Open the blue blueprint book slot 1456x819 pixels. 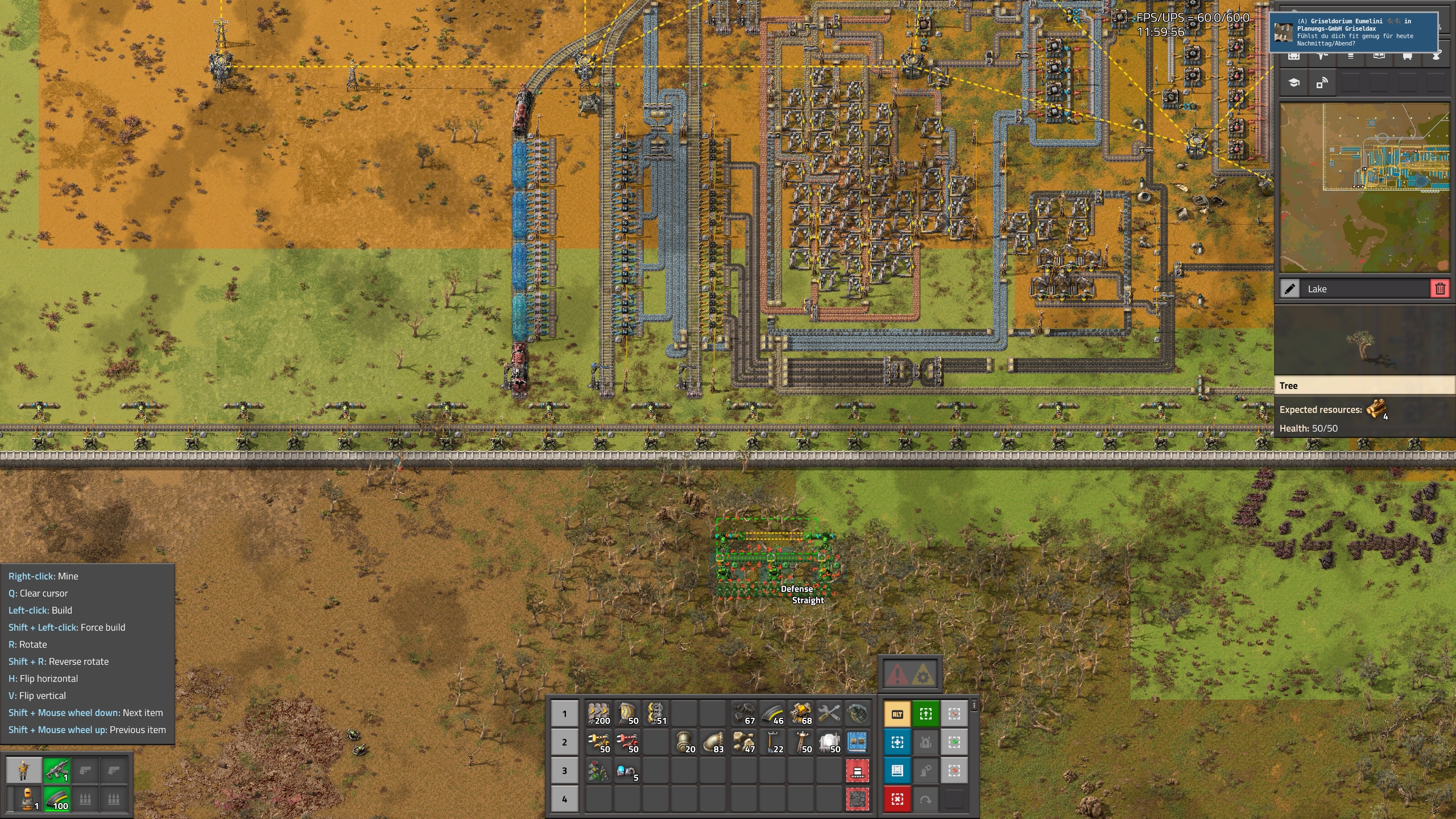pos(857,742)
